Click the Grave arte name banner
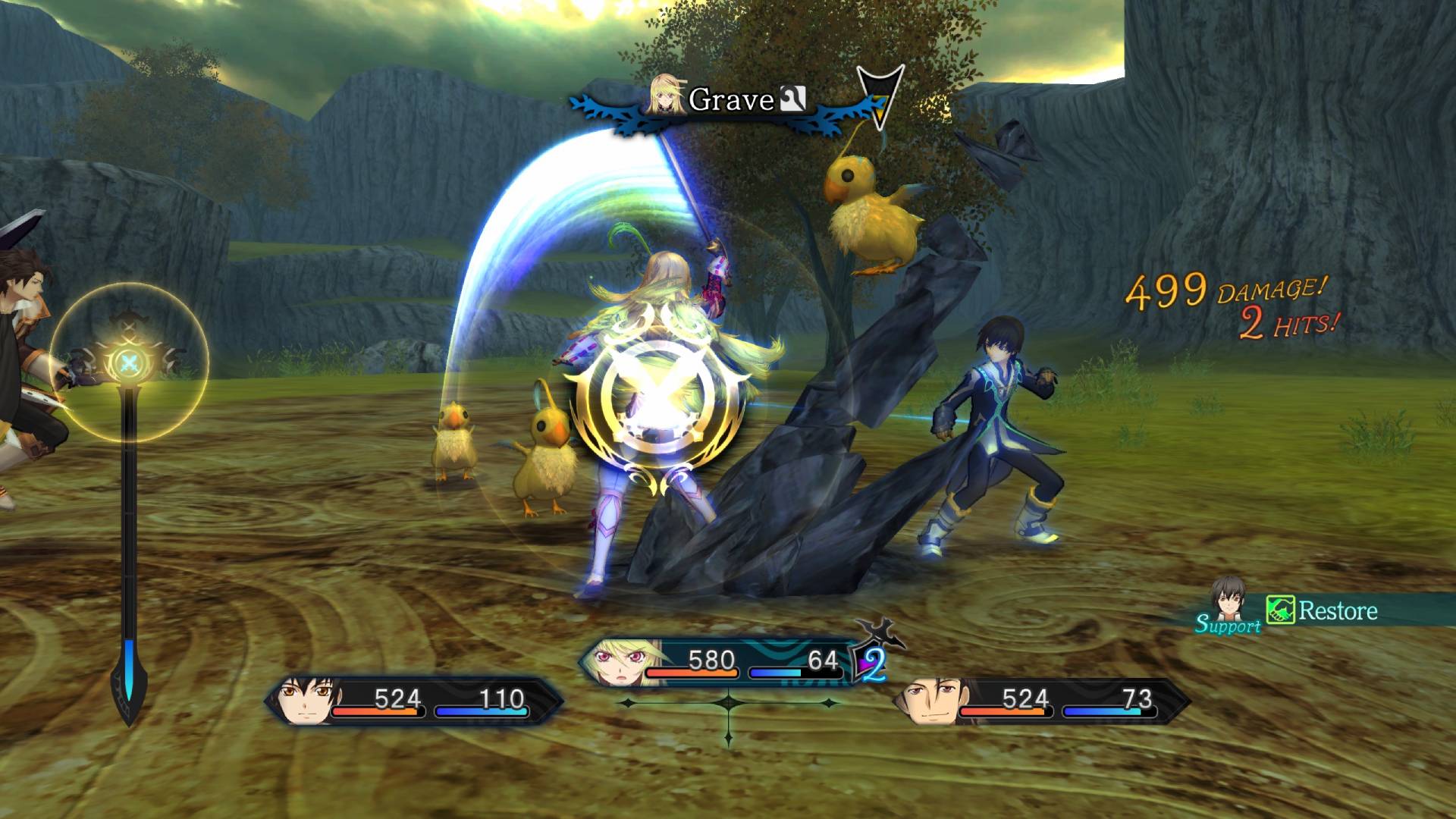 730,100
